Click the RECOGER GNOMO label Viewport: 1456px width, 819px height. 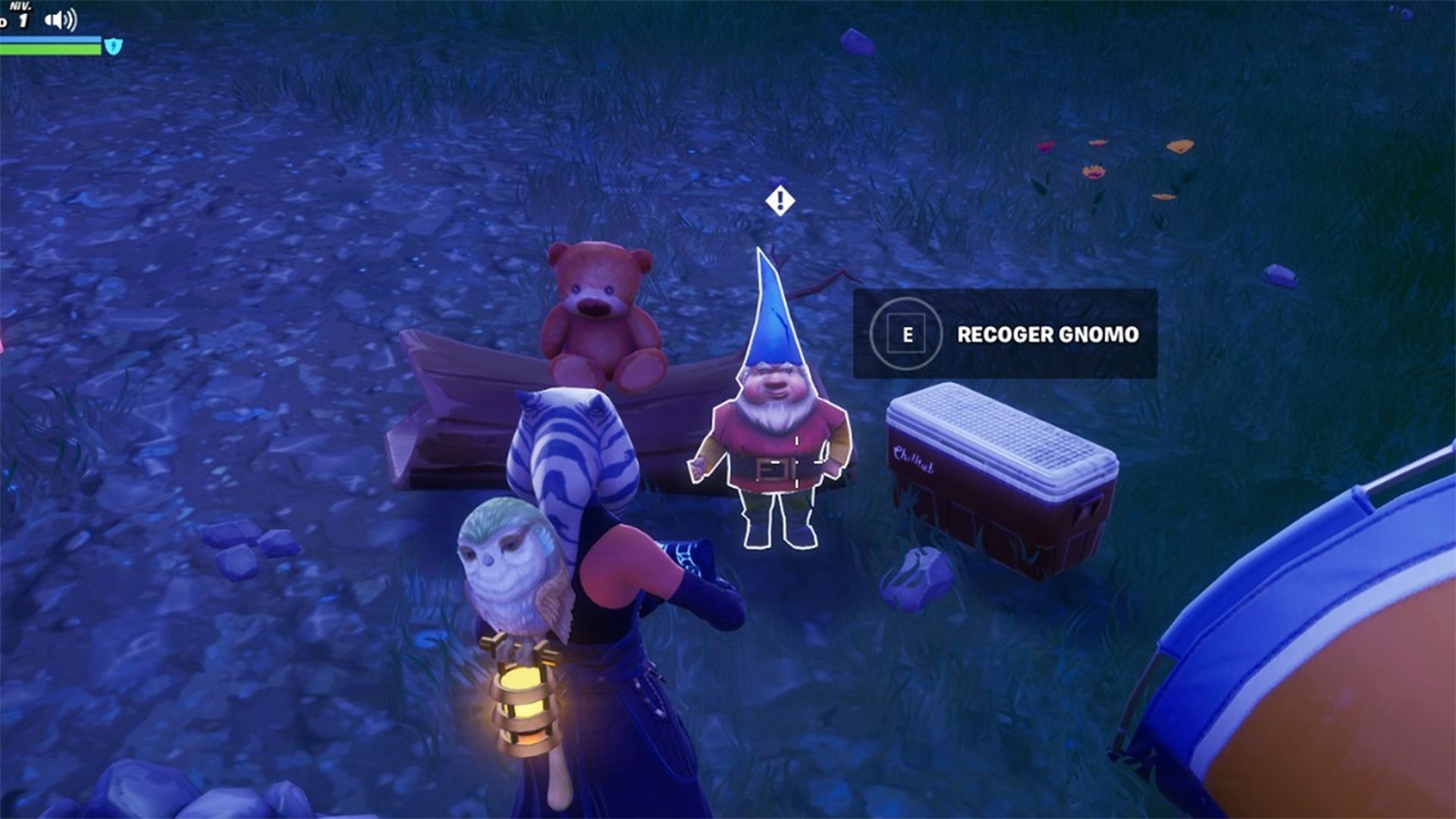[x=1049, y=333]
